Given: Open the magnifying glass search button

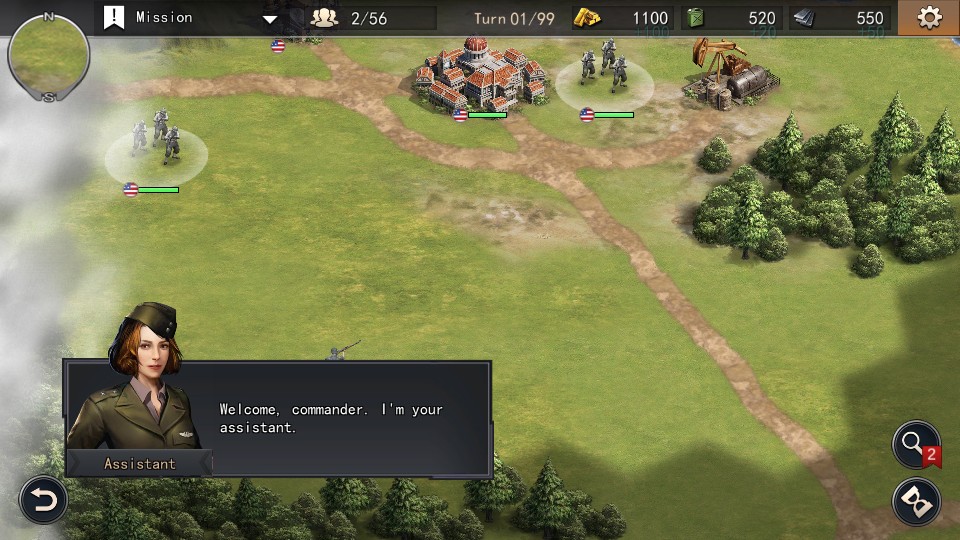Looking at the screenshot, I should click(915, 445).
